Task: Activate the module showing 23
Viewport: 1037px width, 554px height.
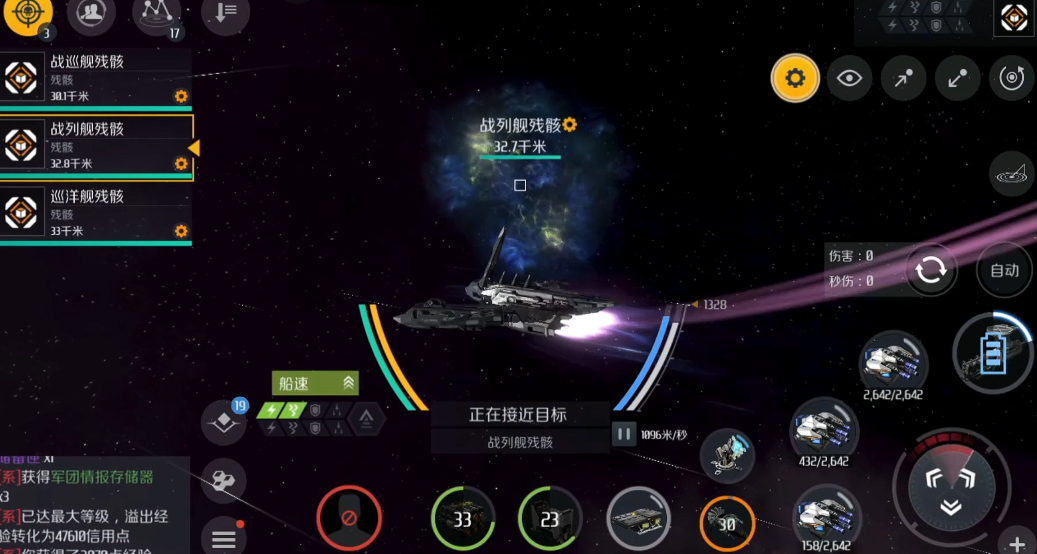Action: [550, 519]
